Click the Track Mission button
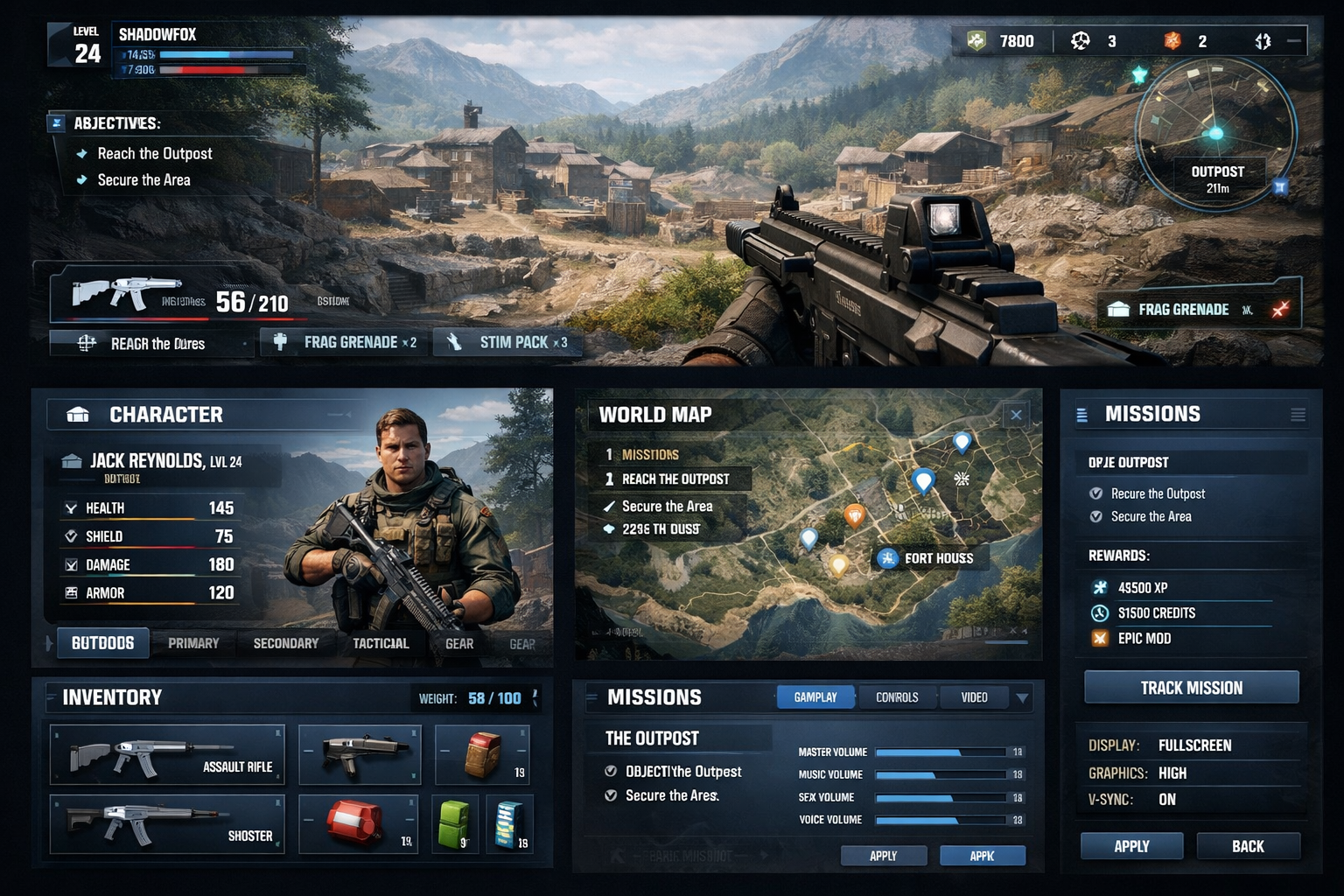Image resolution: width=1344 pixels, height=896 pixels. click(x=1191, y=688)
